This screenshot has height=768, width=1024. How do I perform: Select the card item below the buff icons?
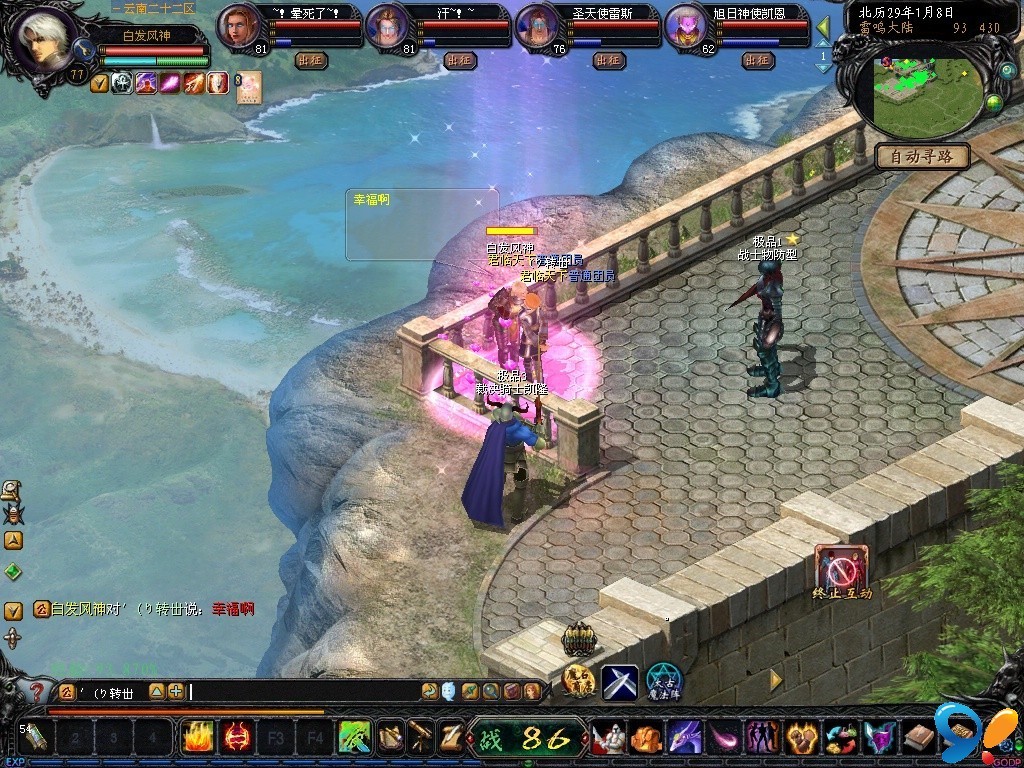coord(248,85)
